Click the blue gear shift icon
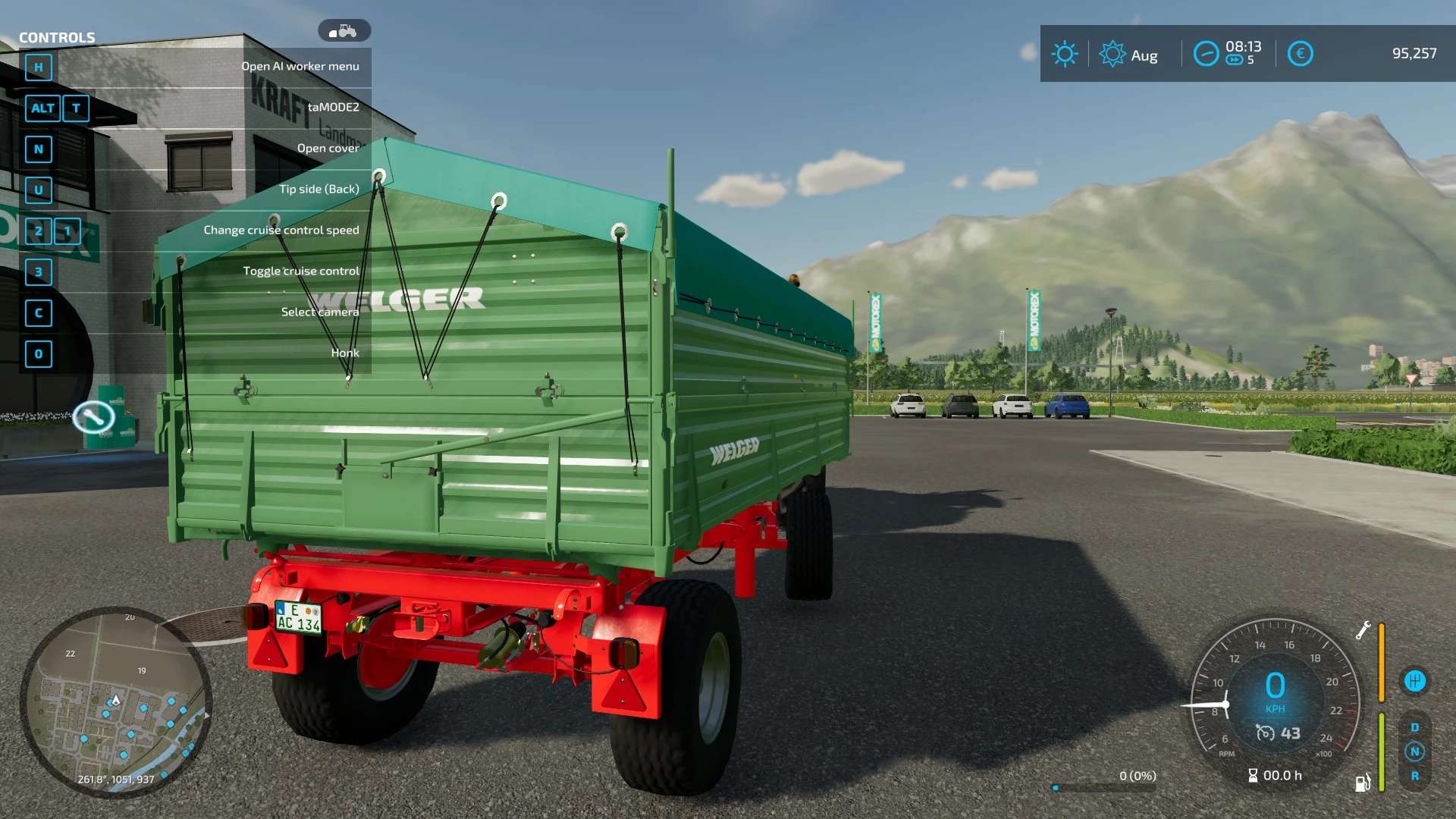Image resolution: width=1456 pixels, height=819 pixels. pyautogui.click(x=1414, y=681)
